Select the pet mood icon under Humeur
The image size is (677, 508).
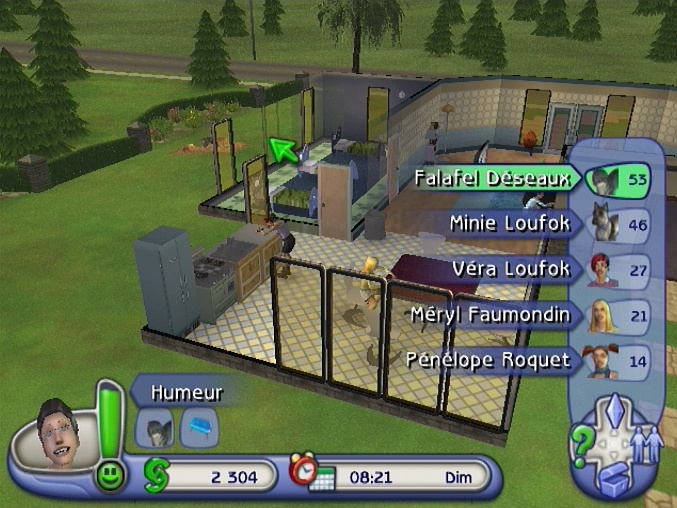155,429
